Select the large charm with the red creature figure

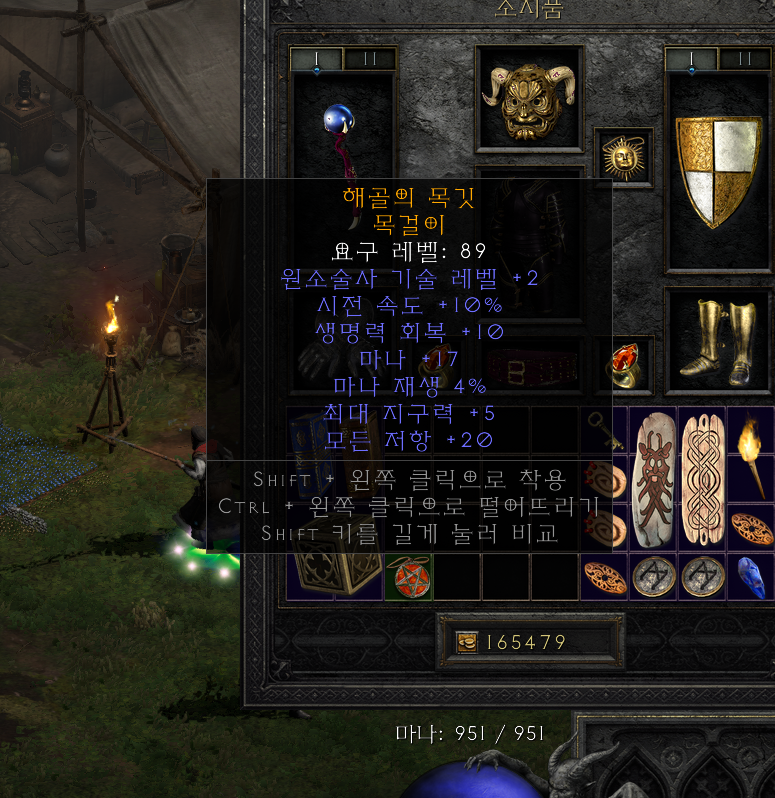[654, 476]
